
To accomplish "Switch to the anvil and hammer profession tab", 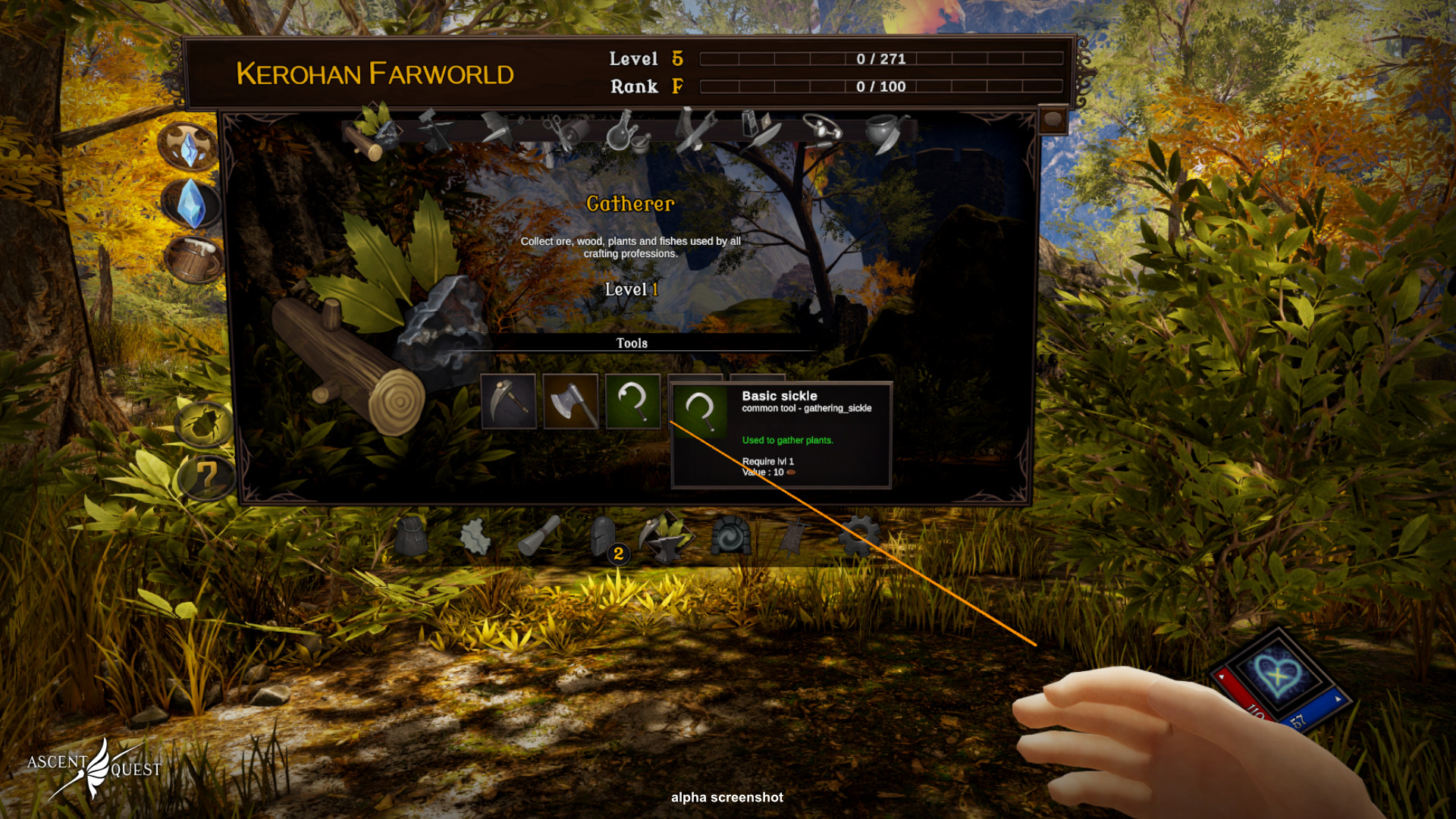I will pos(435,131).
